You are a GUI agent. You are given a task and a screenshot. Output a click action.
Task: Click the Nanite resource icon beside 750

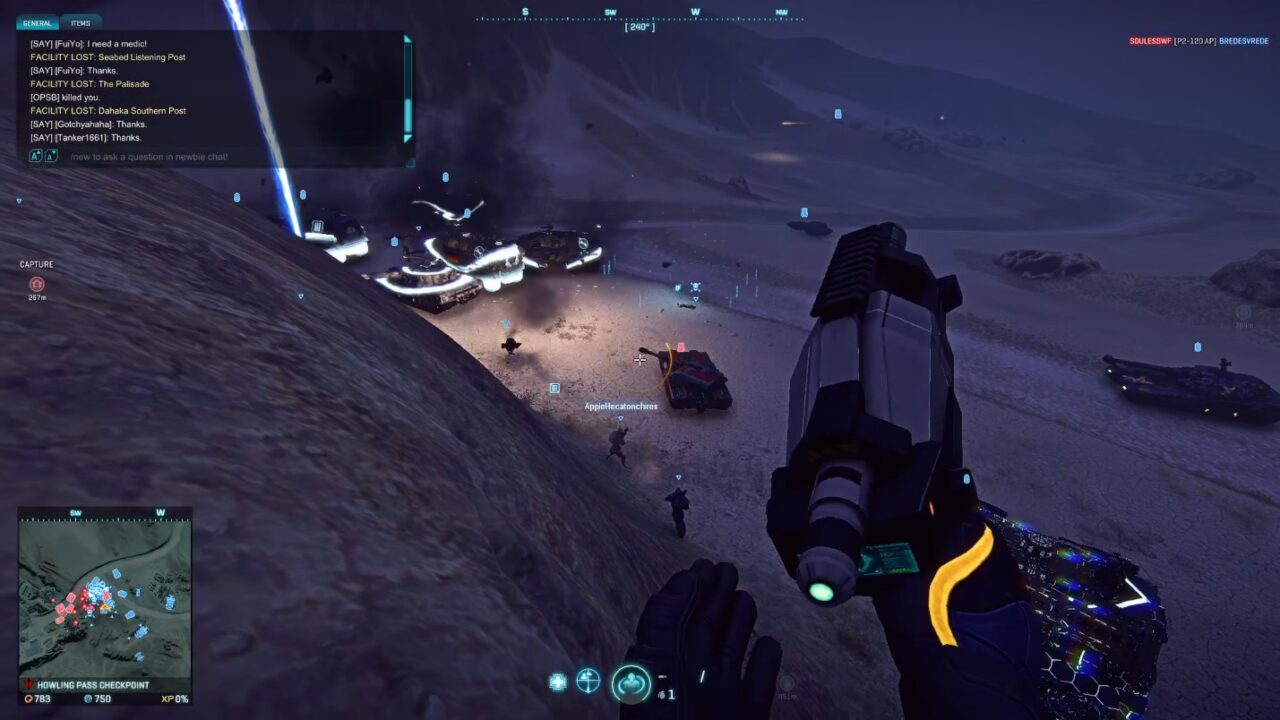click(x=88, y=699)
